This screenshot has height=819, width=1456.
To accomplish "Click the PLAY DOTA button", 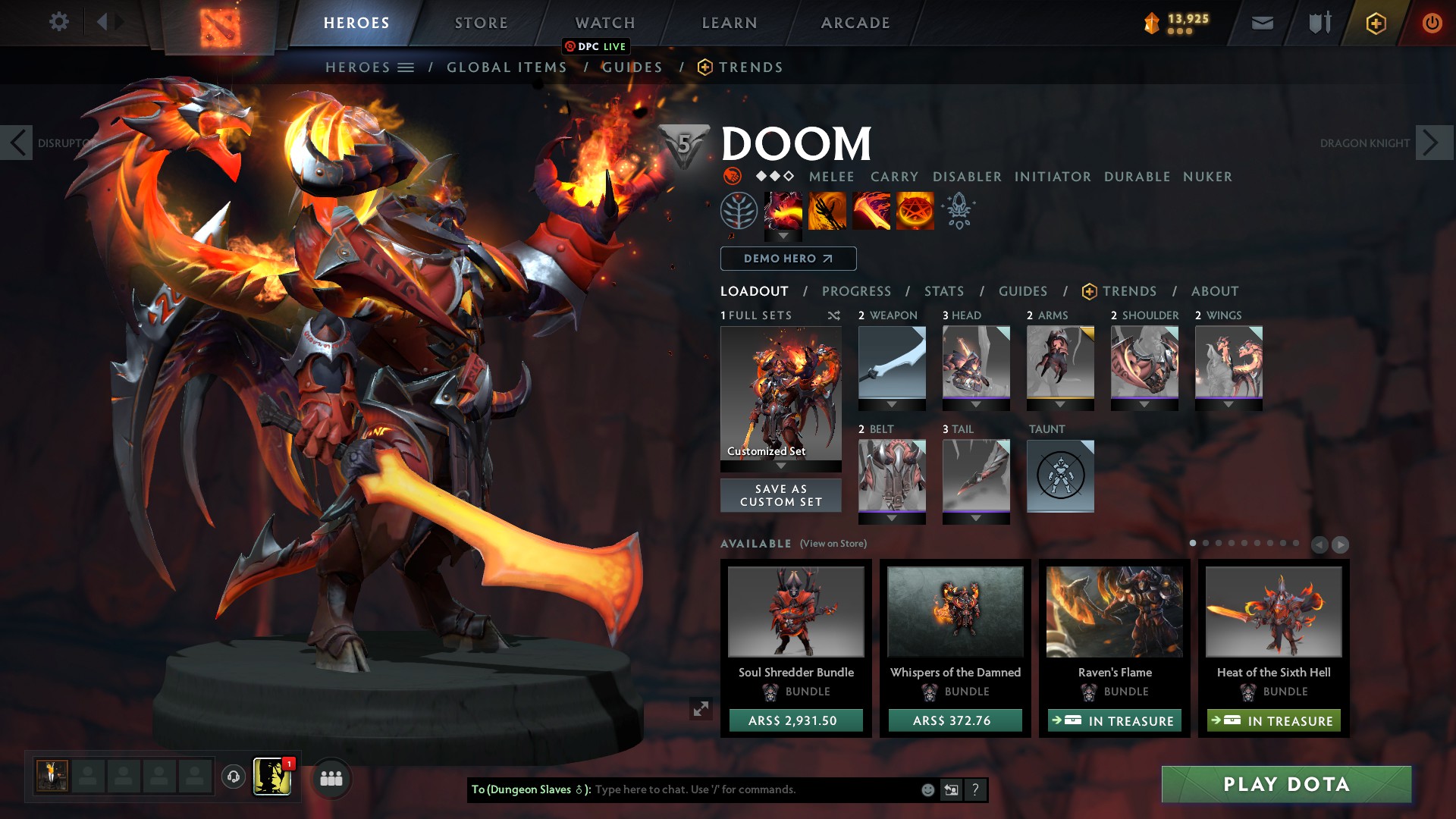I will (1285, 785).
